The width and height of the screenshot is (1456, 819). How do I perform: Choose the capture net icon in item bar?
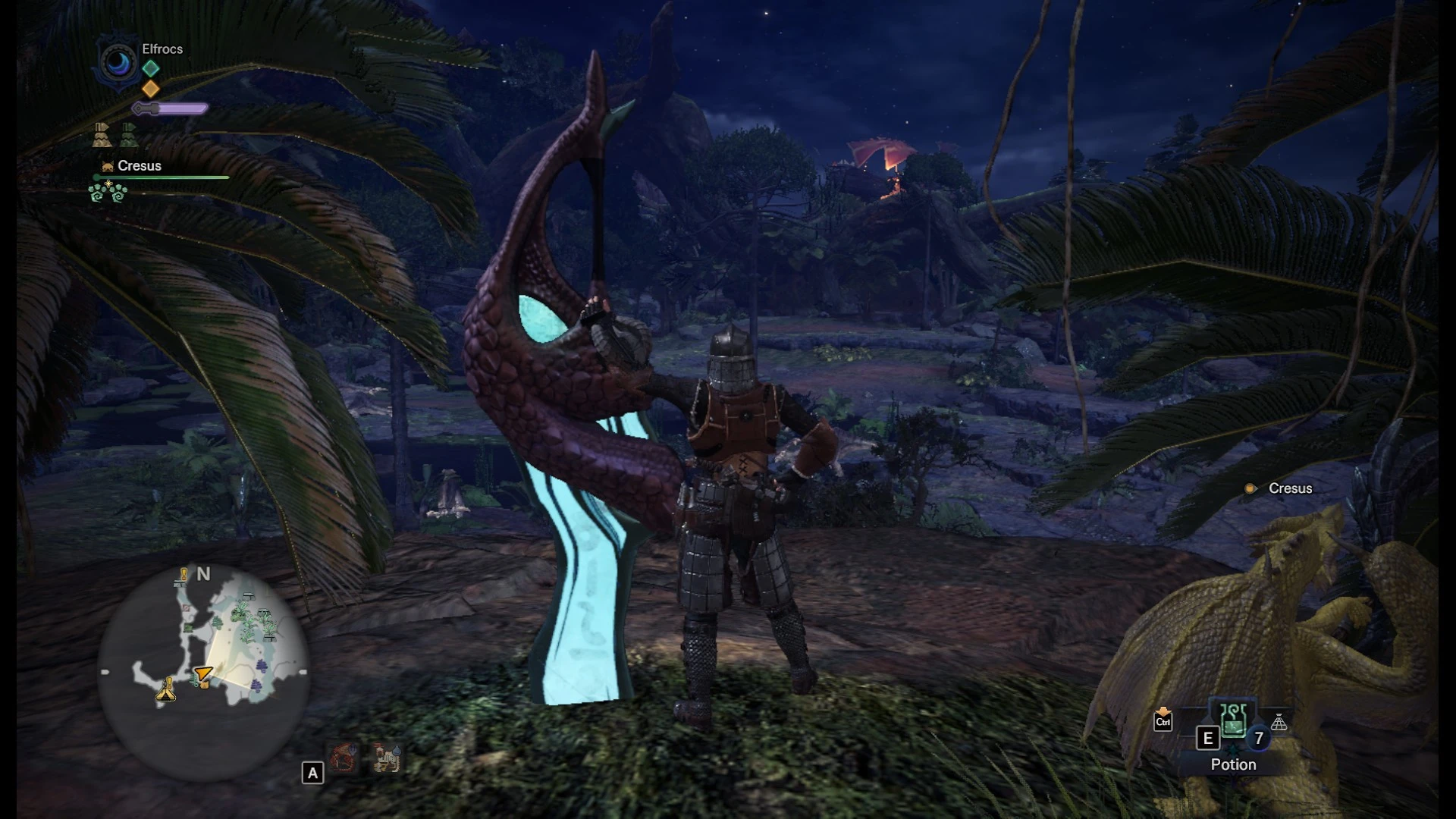tap(1279, 723)
